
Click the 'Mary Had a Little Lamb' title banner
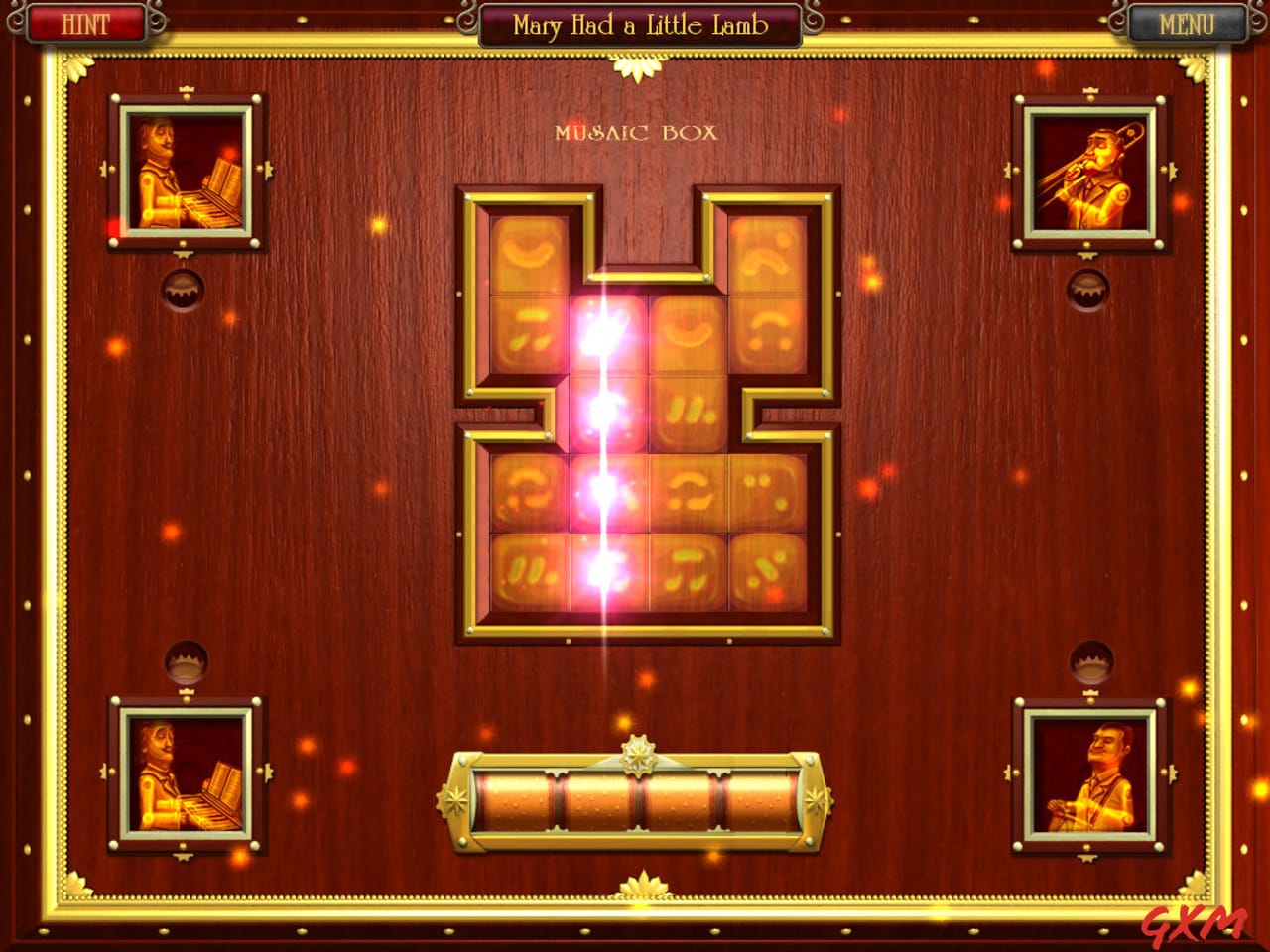[640, 24]
